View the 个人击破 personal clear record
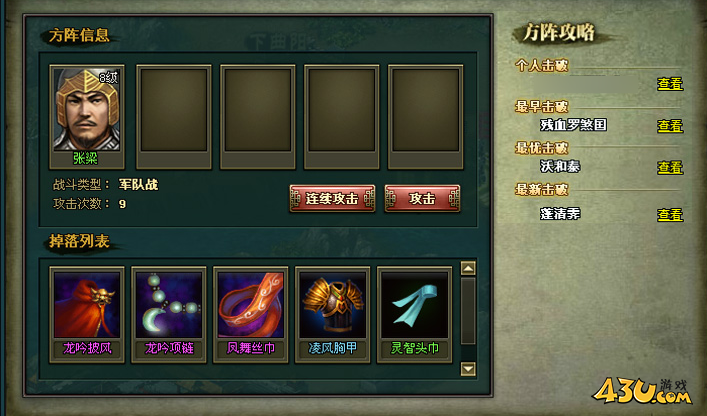 (x=670, y=84)
